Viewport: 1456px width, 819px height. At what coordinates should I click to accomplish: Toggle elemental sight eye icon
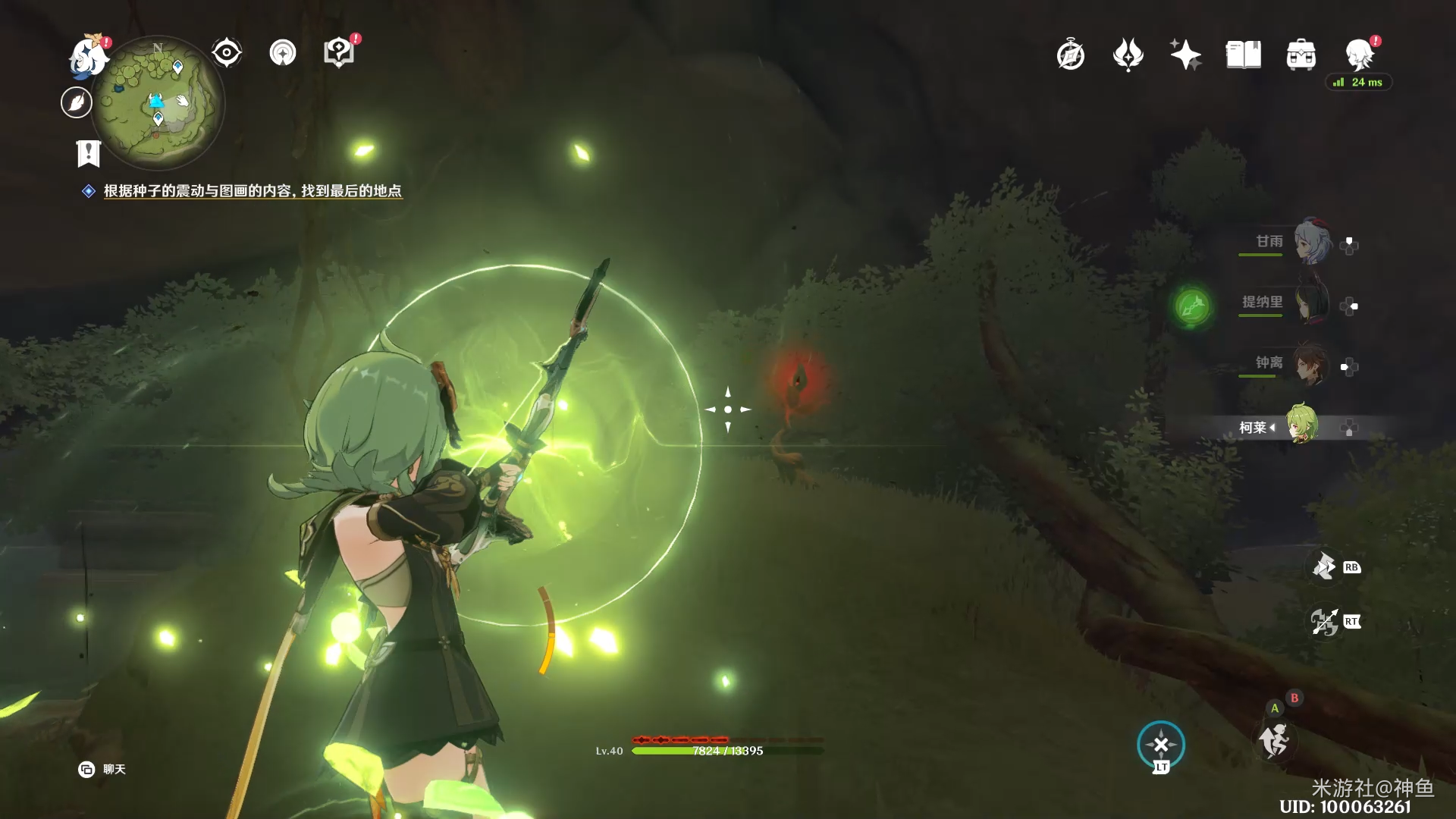tap(227, 53)
